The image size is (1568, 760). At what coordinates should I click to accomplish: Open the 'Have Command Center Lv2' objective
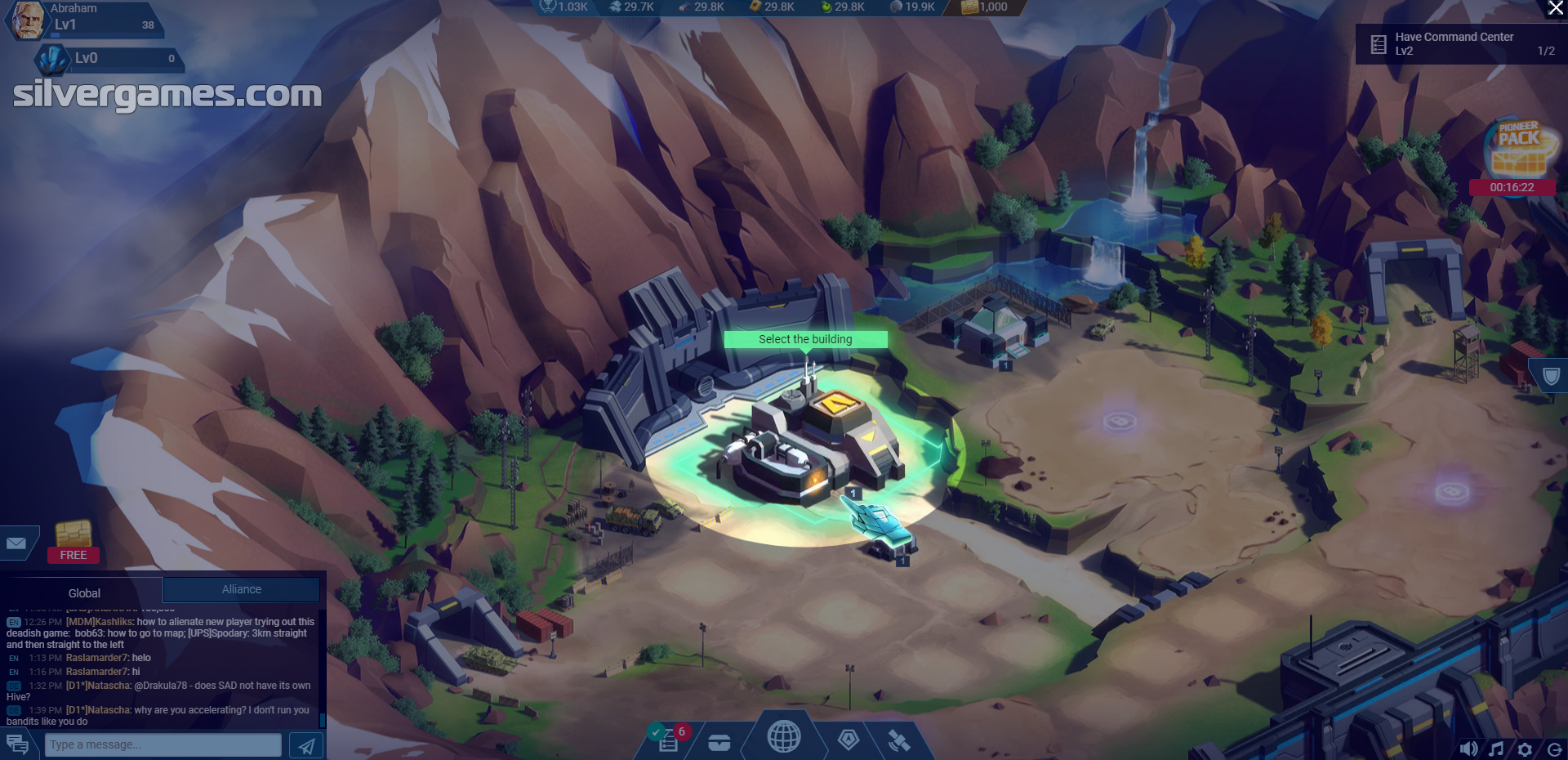[x=1460, y=44]
